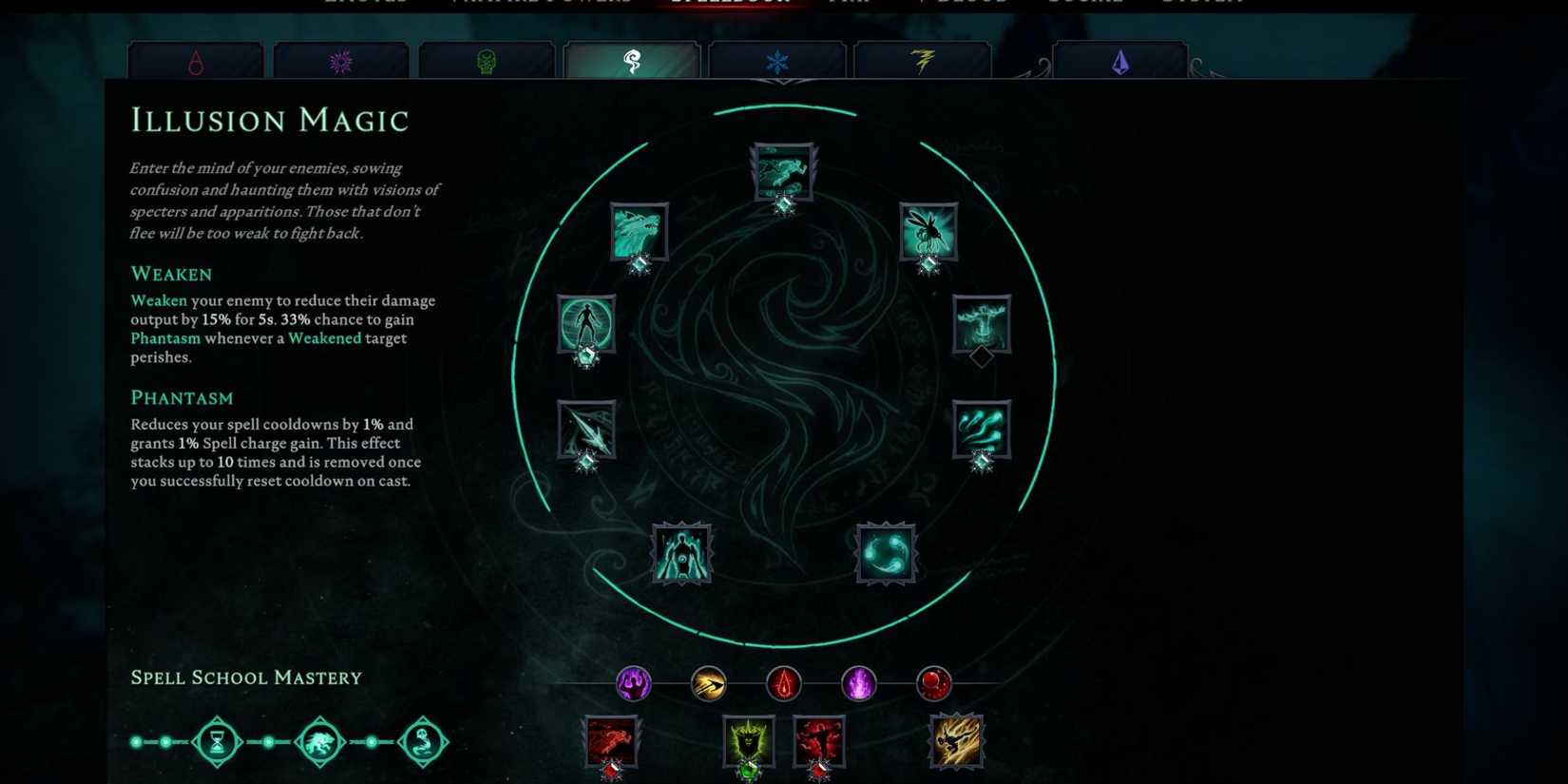Toggle the serpent mastery node

424,741
